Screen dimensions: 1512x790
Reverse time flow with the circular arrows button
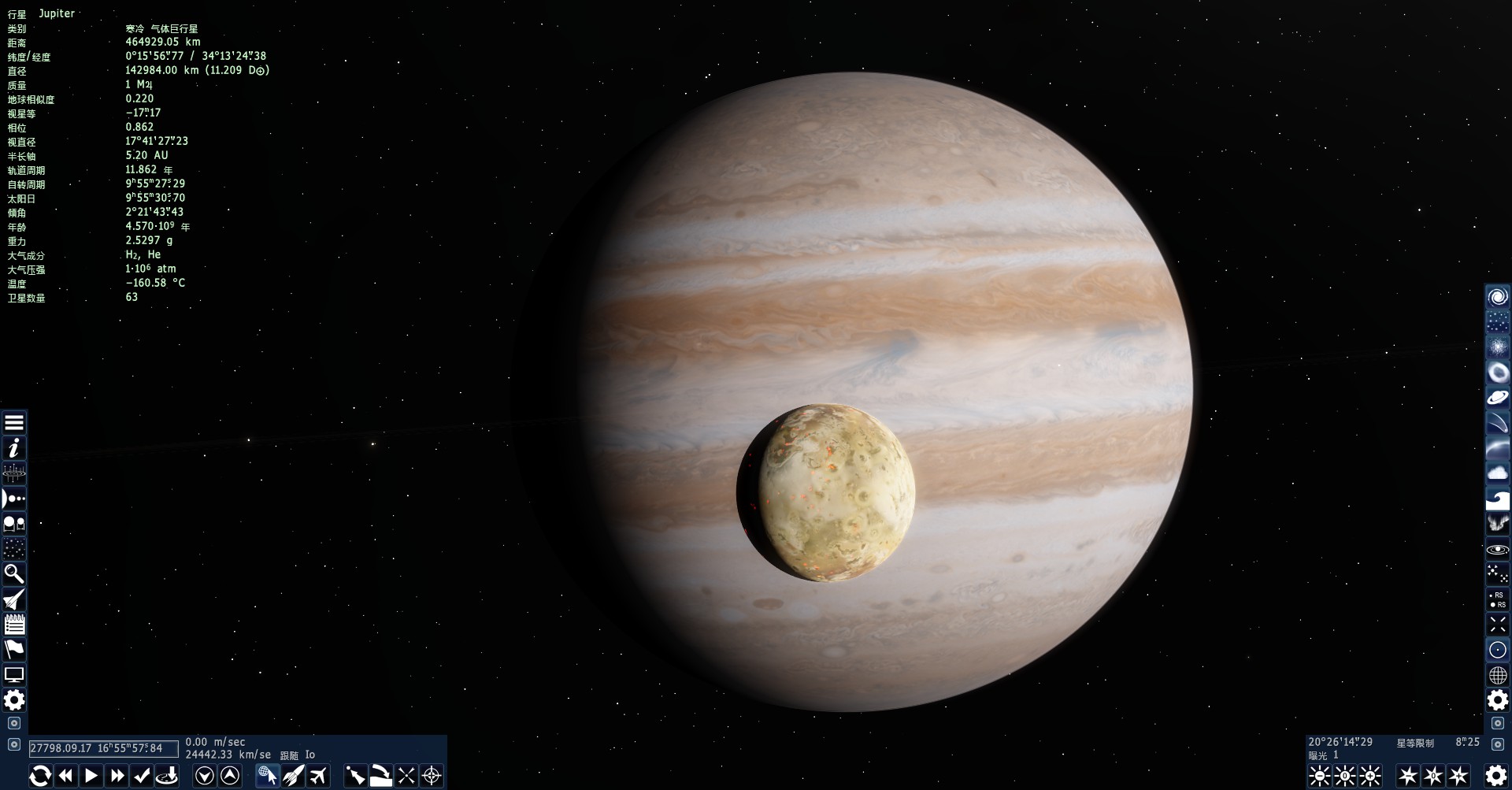pyautogui.click(x=40, y=776)
